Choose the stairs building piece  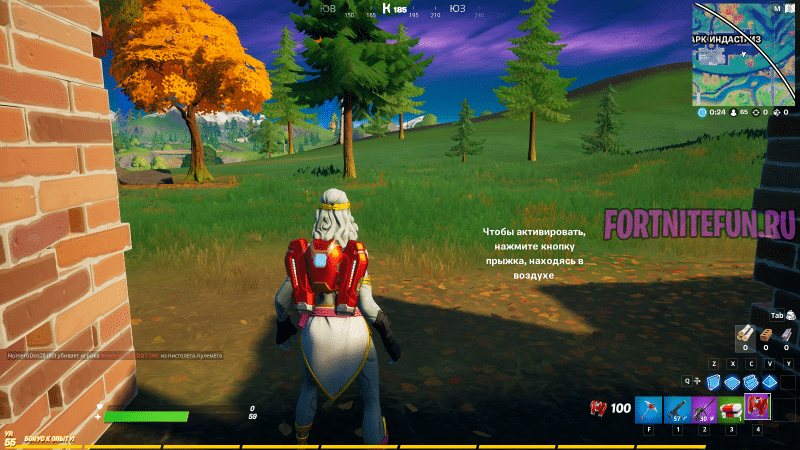pyautogui.click(x=751, y=382)
